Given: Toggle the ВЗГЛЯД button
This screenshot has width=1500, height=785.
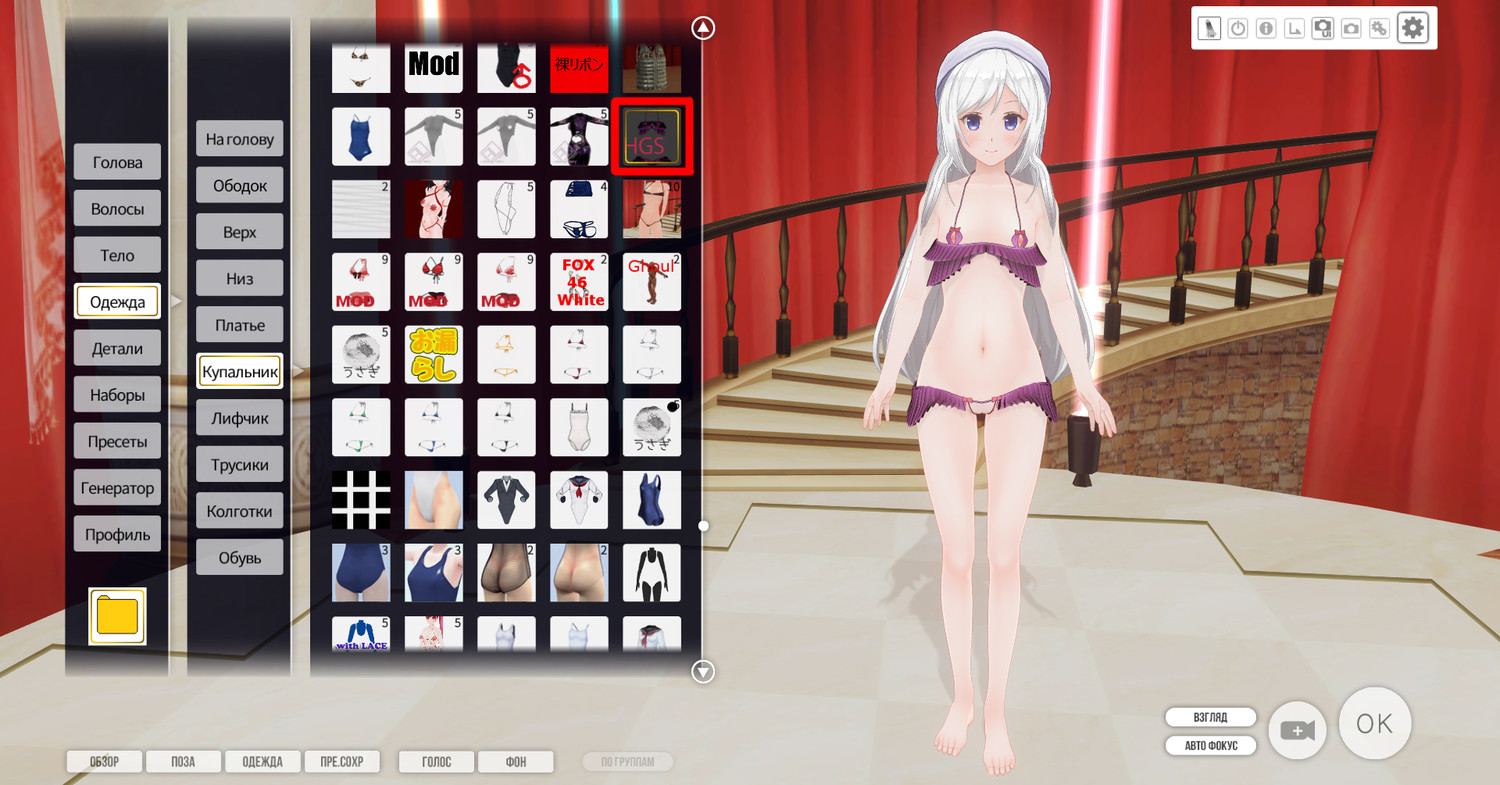Looking at the screenshot, I should click(1210, 717).
